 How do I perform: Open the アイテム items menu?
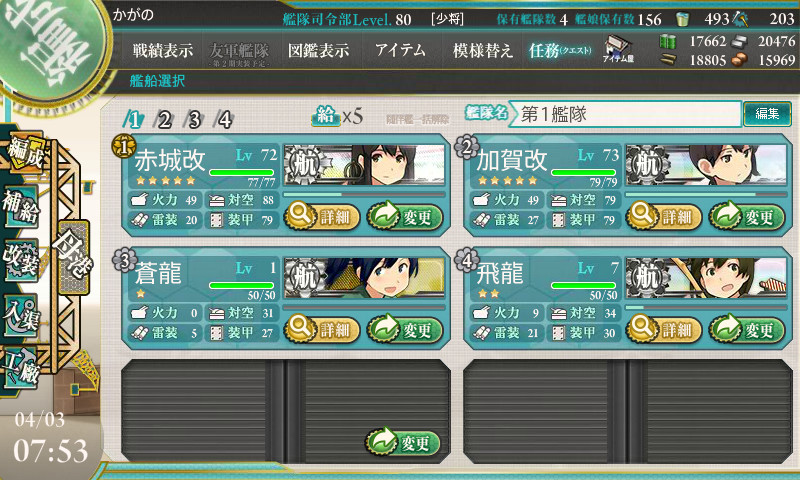tap(400, 50)
